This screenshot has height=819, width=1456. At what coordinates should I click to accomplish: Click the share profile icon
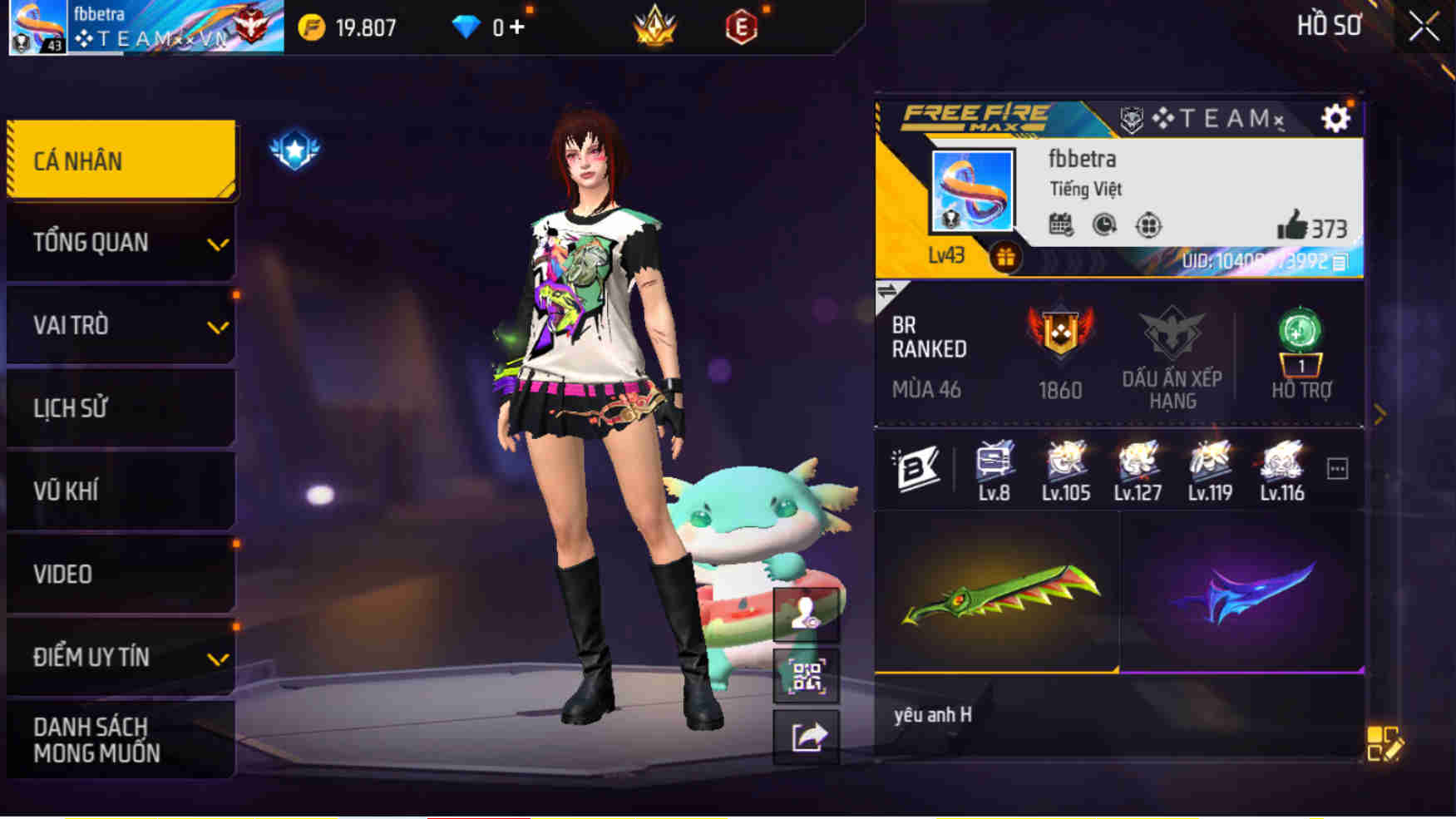(x=806, y=736)
